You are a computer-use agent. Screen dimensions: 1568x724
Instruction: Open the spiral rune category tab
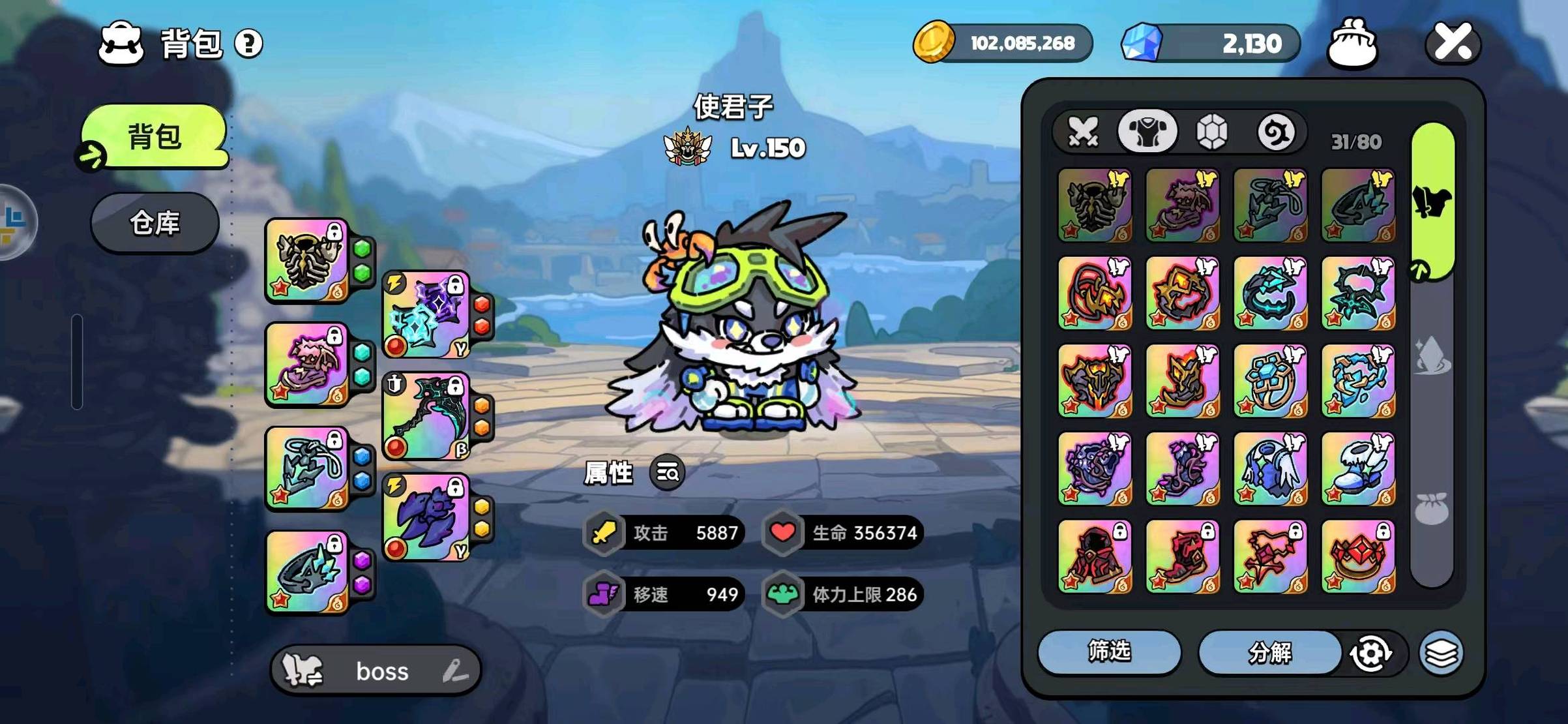[x=1275, y=132]
